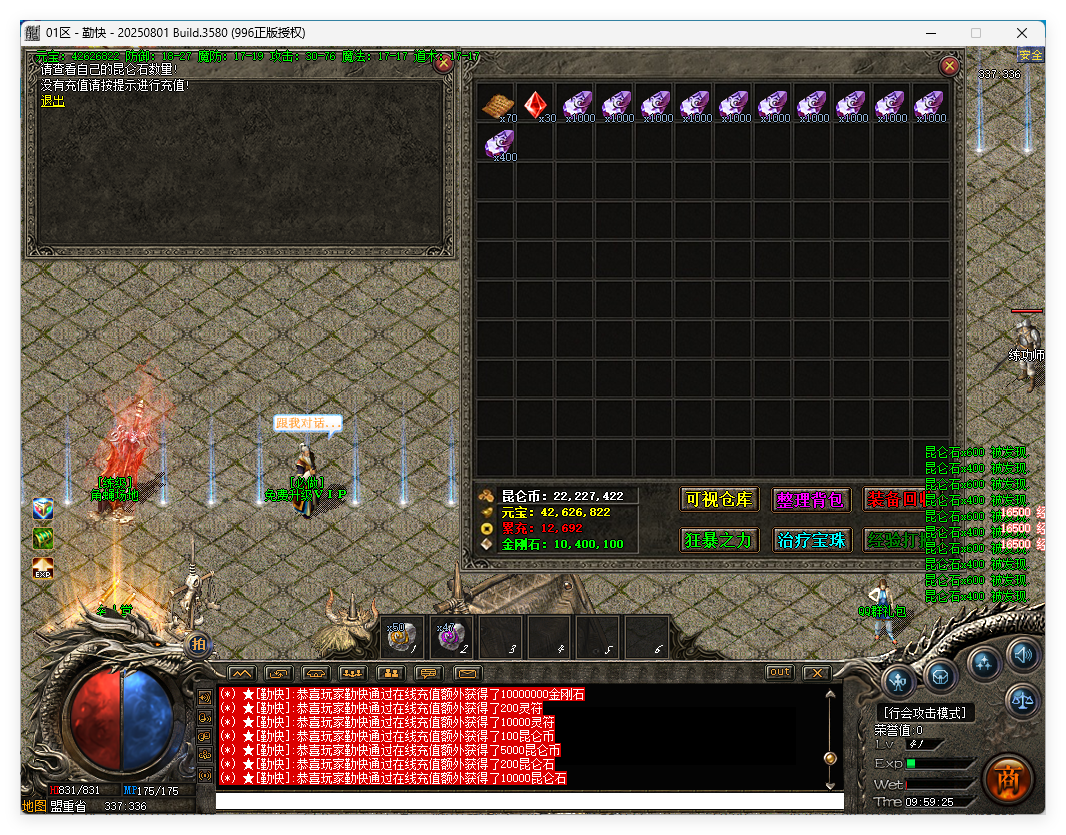
Task: Toggle the round speaker sound button
Action: point(1021,655)
